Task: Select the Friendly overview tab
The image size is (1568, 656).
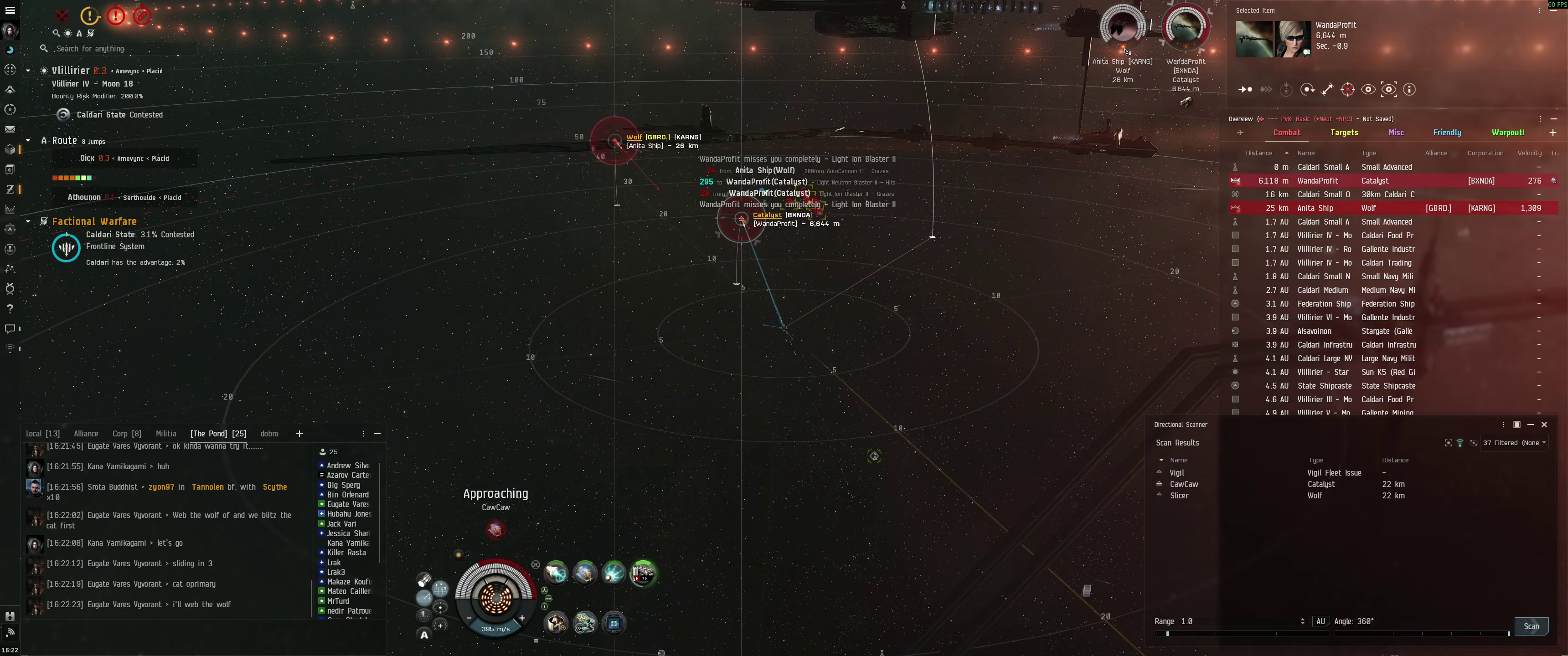Action: click(1446, 133)
